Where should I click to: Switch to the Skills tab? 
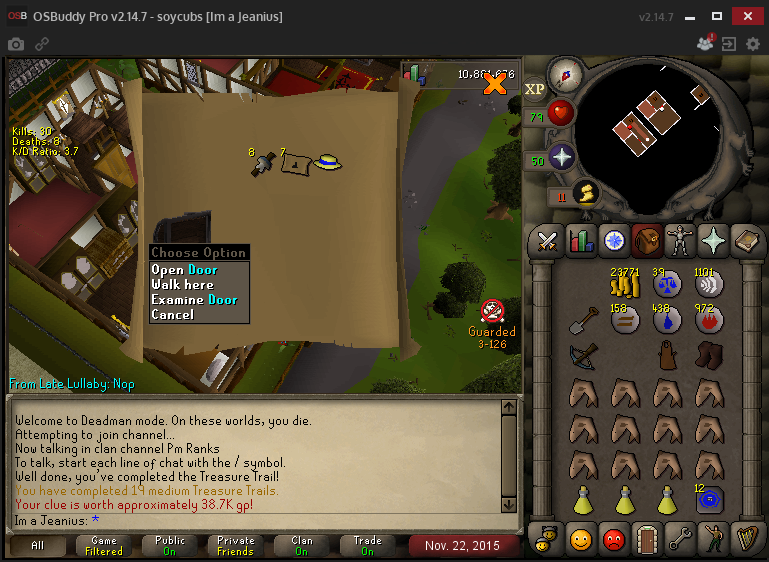pyautogui.click(x=581, y=241)
